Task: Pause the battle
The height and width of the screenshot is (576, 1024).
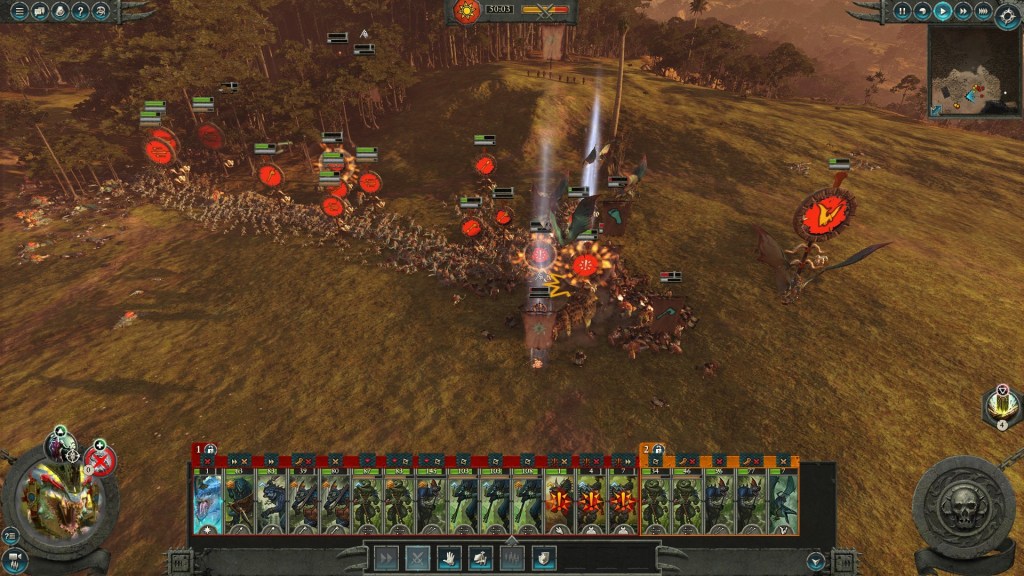Action: pyautogui.click(x=902, y=12)
